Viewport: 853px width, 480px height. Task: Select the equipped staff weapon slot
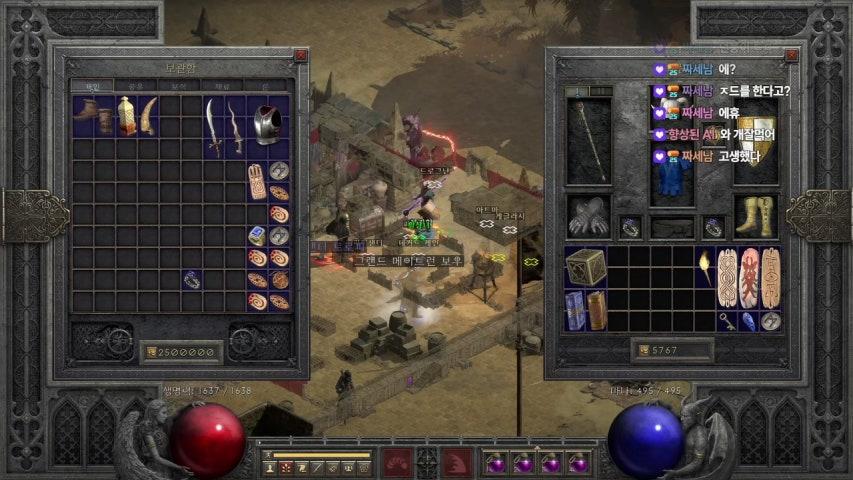(x=588, y=140)
